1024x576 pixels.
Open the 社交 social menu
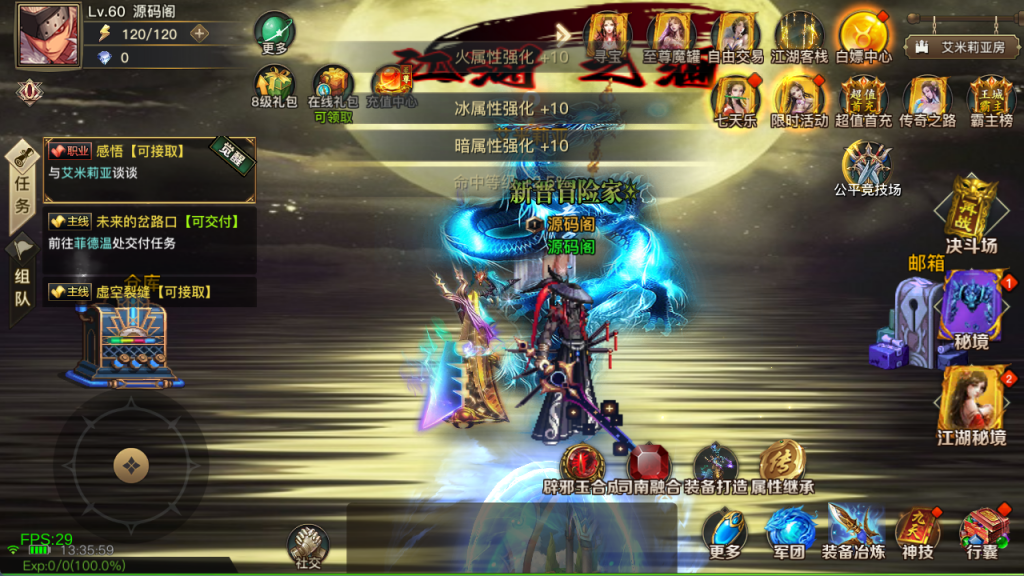[308, 545]
